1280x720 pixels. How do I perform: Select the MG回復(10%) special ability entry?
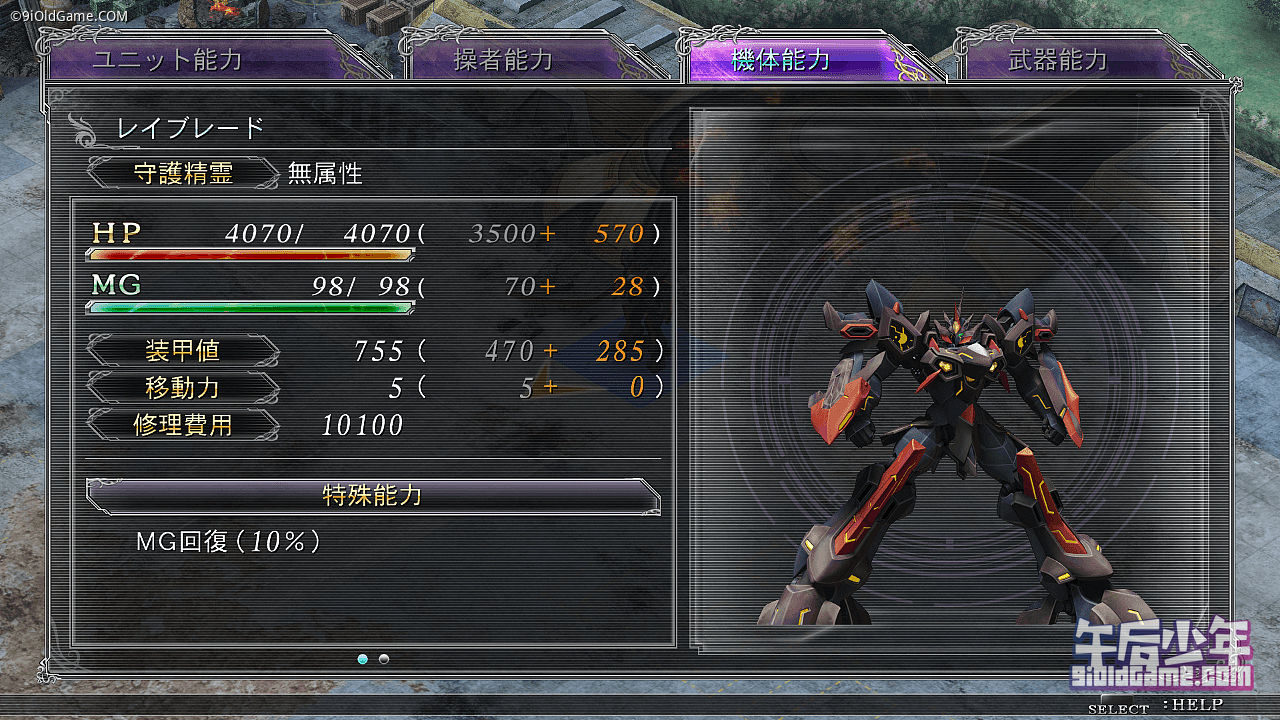click(228, 542)
